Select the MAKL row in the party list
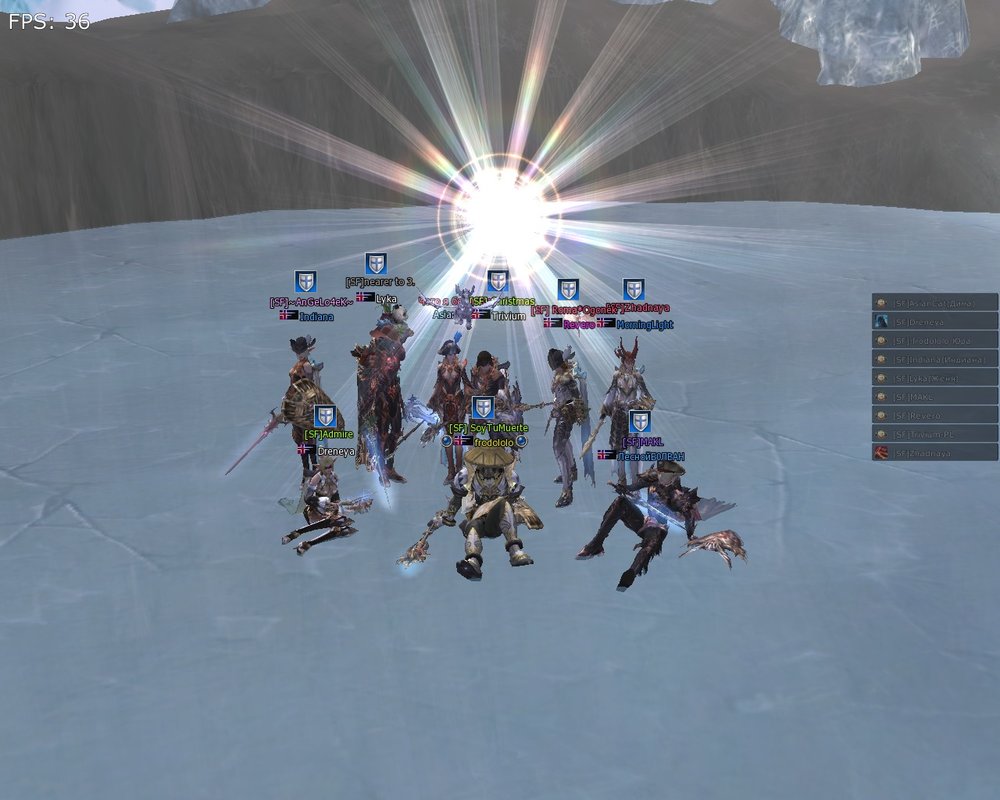1000x800 pixels. click(935, 397)
